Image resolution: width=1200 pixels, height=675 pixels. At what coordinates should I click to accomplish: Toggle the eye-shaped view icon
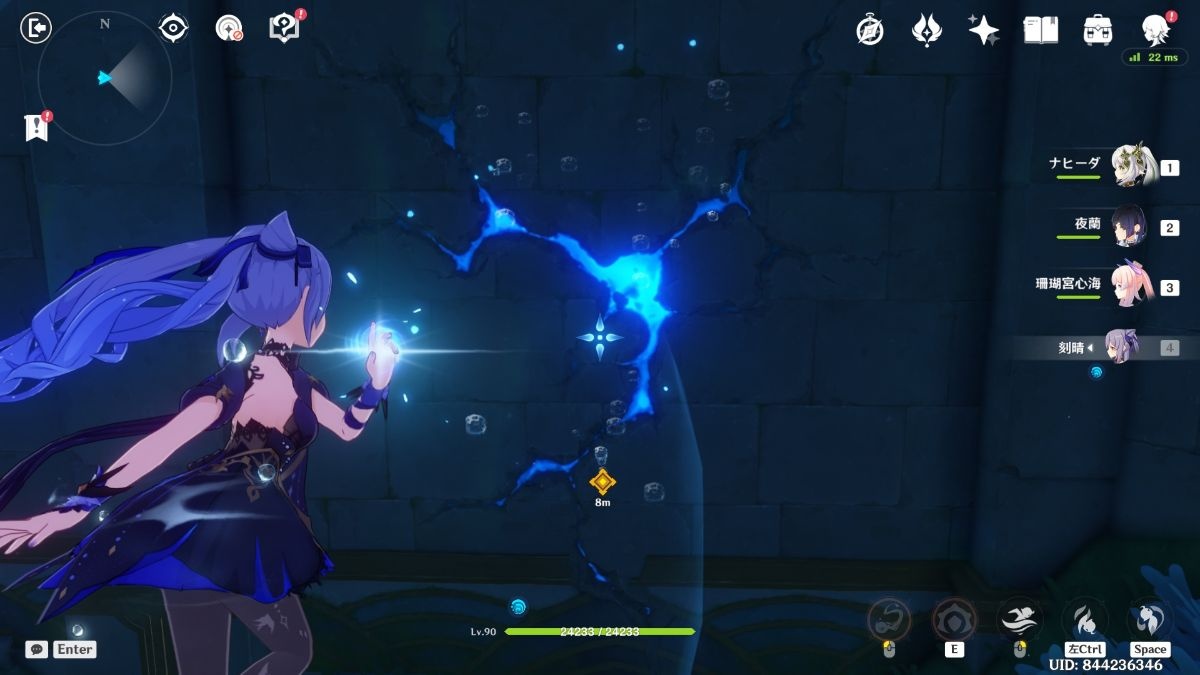tap(174, 28)
